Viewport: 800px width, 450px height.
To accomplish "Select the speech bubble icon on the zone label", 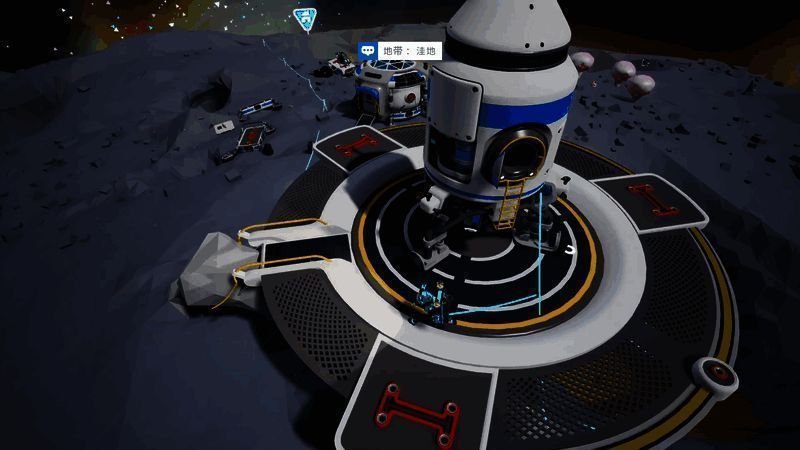I will pyautogui.click(x=368, y=50).
